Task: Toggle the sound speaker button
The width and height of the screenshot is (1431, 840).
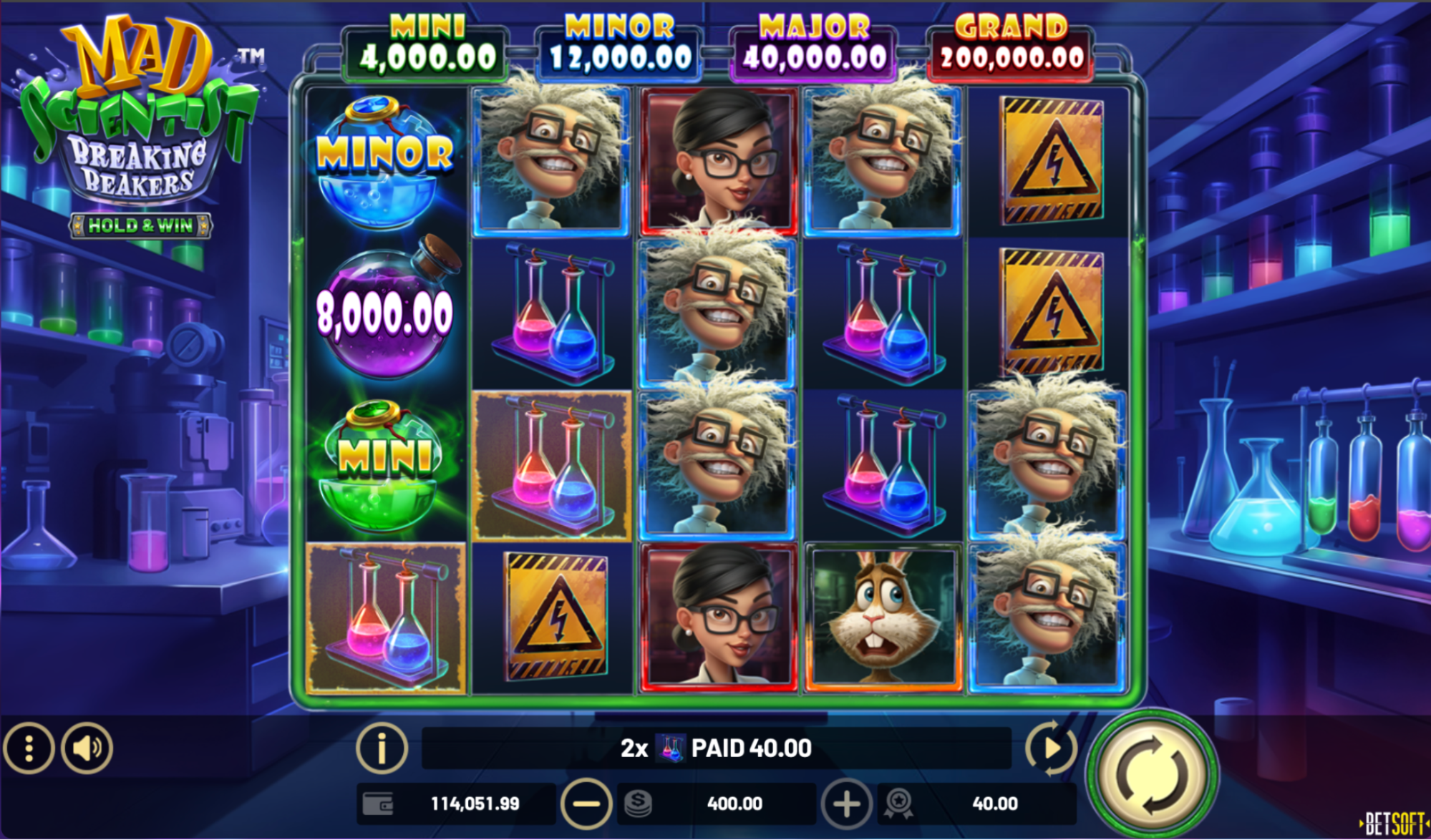Action: click(x=87, y=748)
